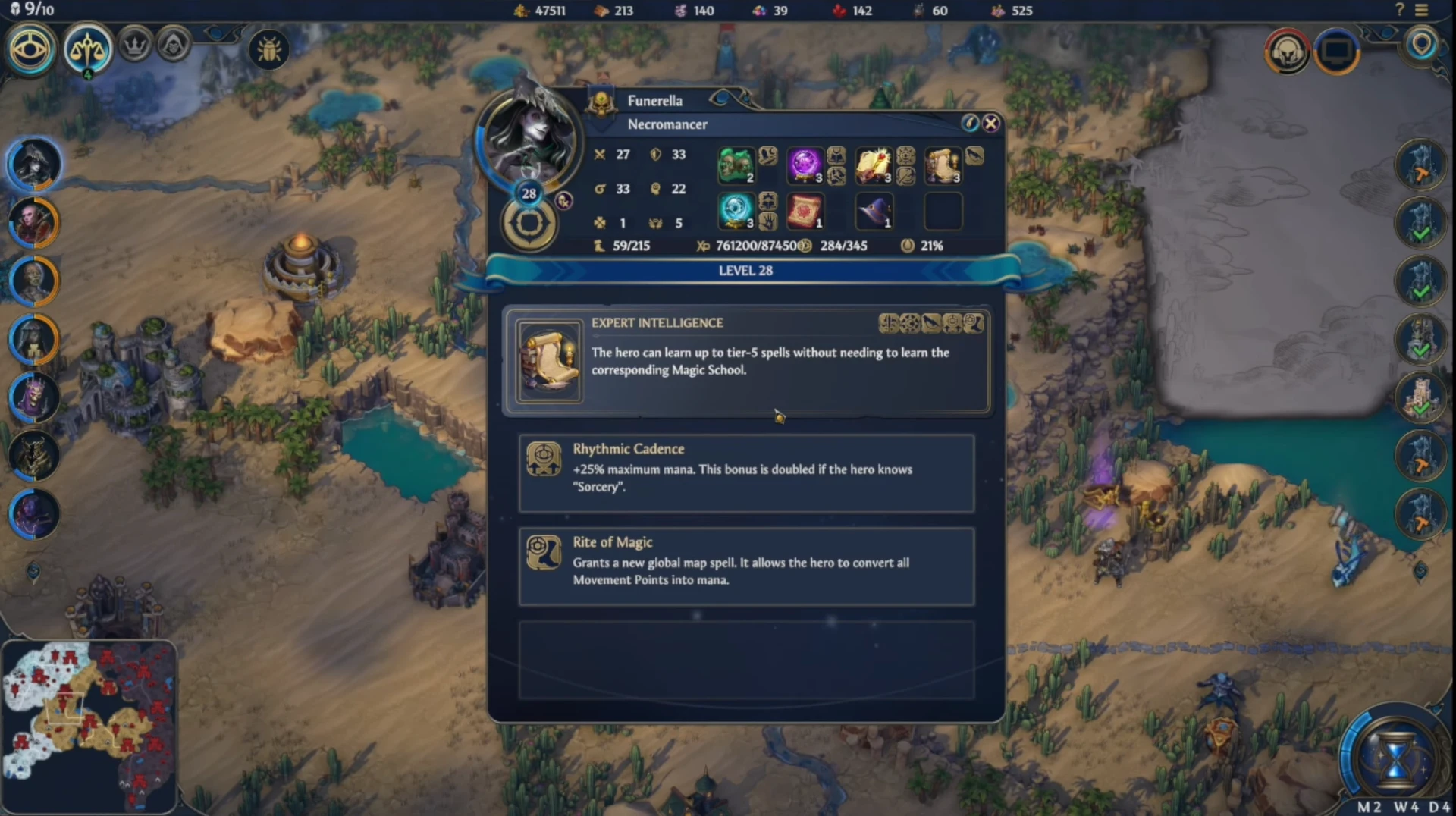The image size is (1456, 816).
Task: Open the skull helmet icon top right
Action: click(x=1287, y=52)
